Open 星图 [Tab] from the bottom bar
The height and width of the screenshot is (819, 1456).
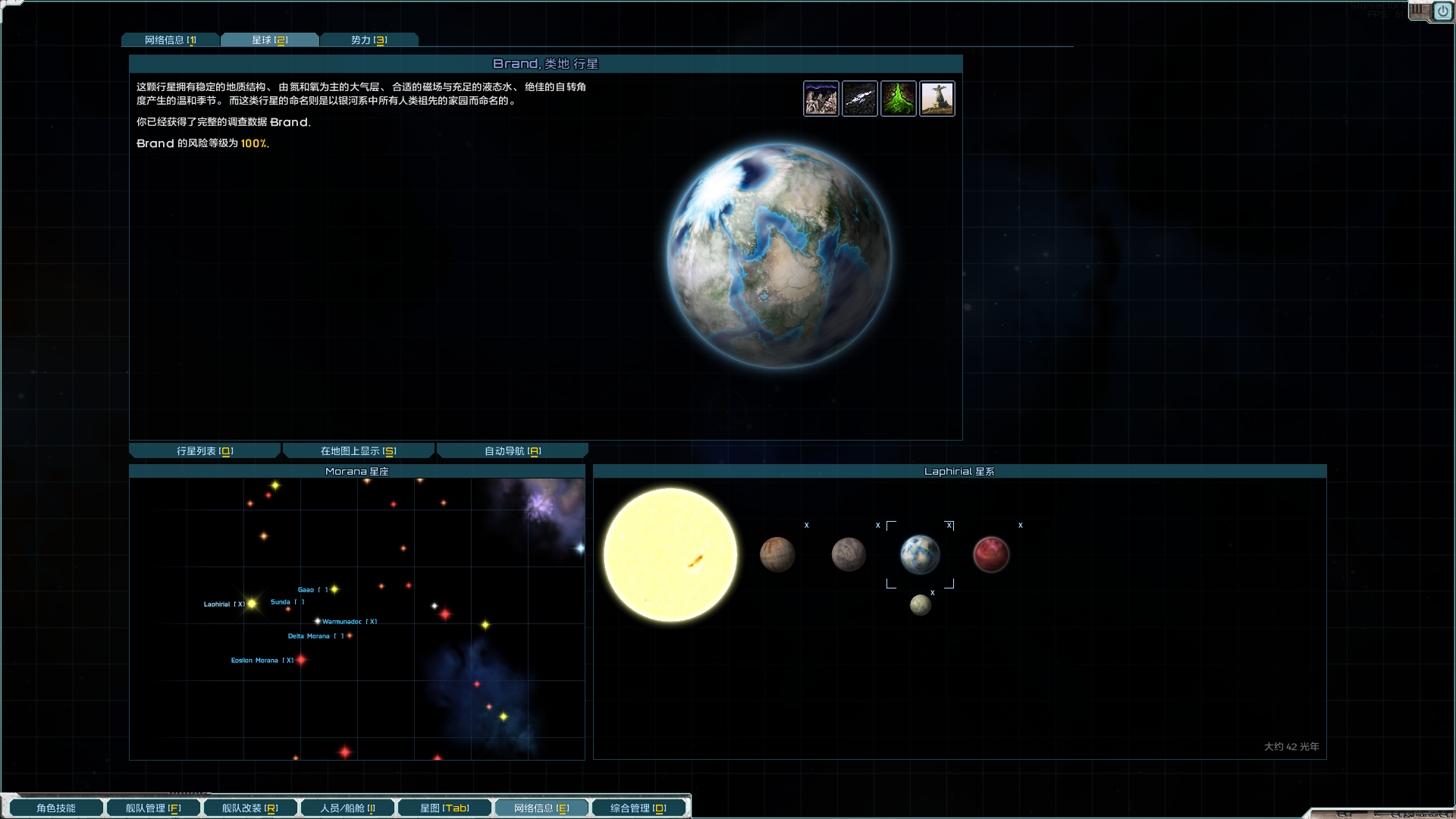(444, 807)
